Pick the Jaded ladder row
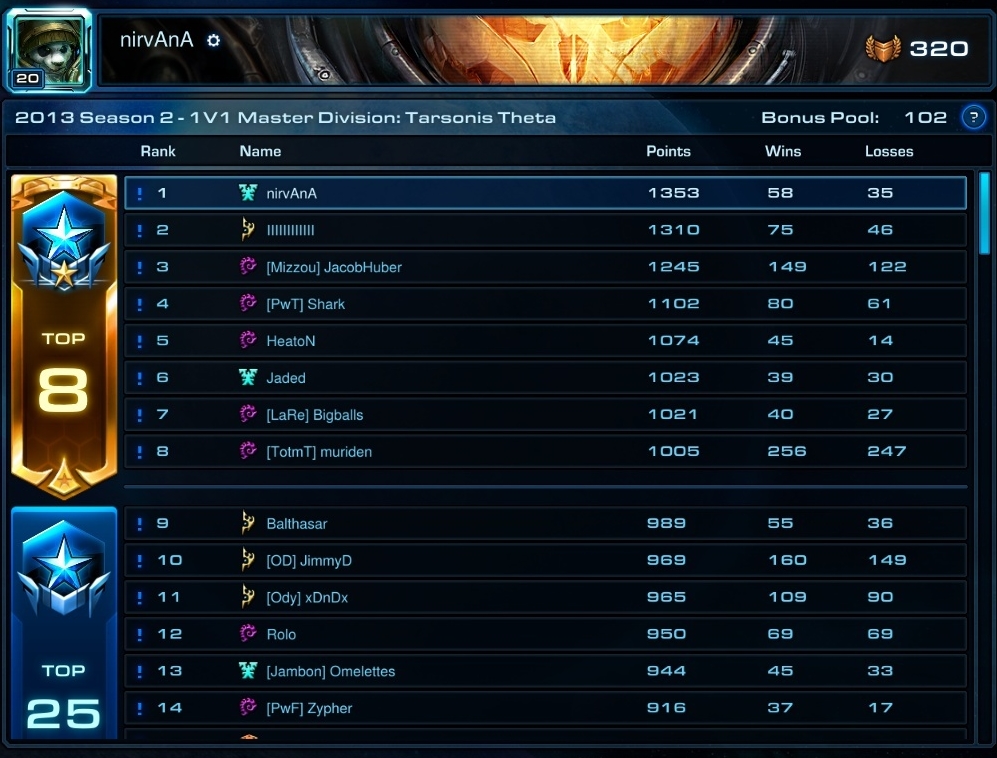997x758 pixels. (x=545, y=378)
